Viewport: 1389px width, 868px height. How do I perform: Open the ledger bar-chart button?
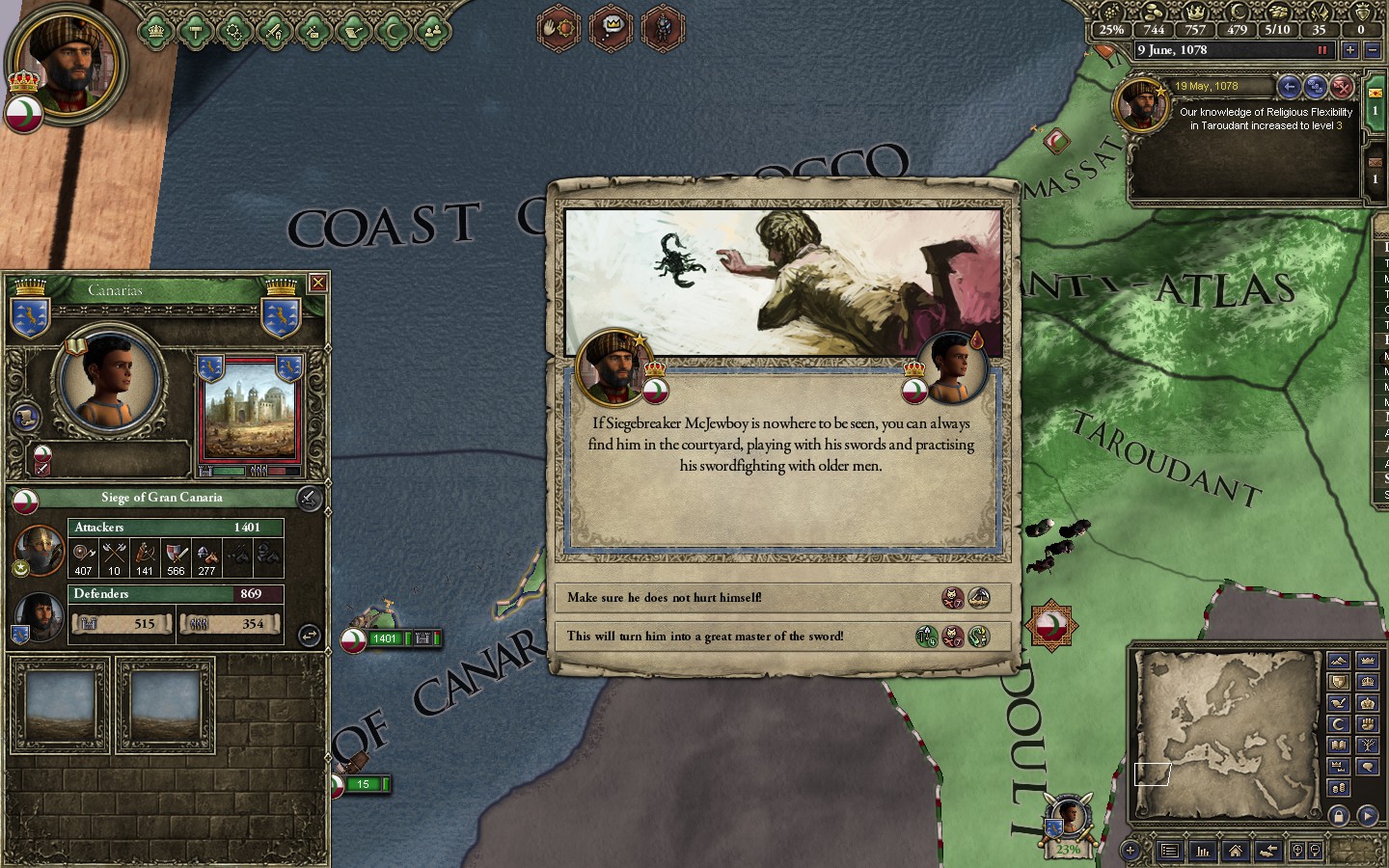point(1203,851)
